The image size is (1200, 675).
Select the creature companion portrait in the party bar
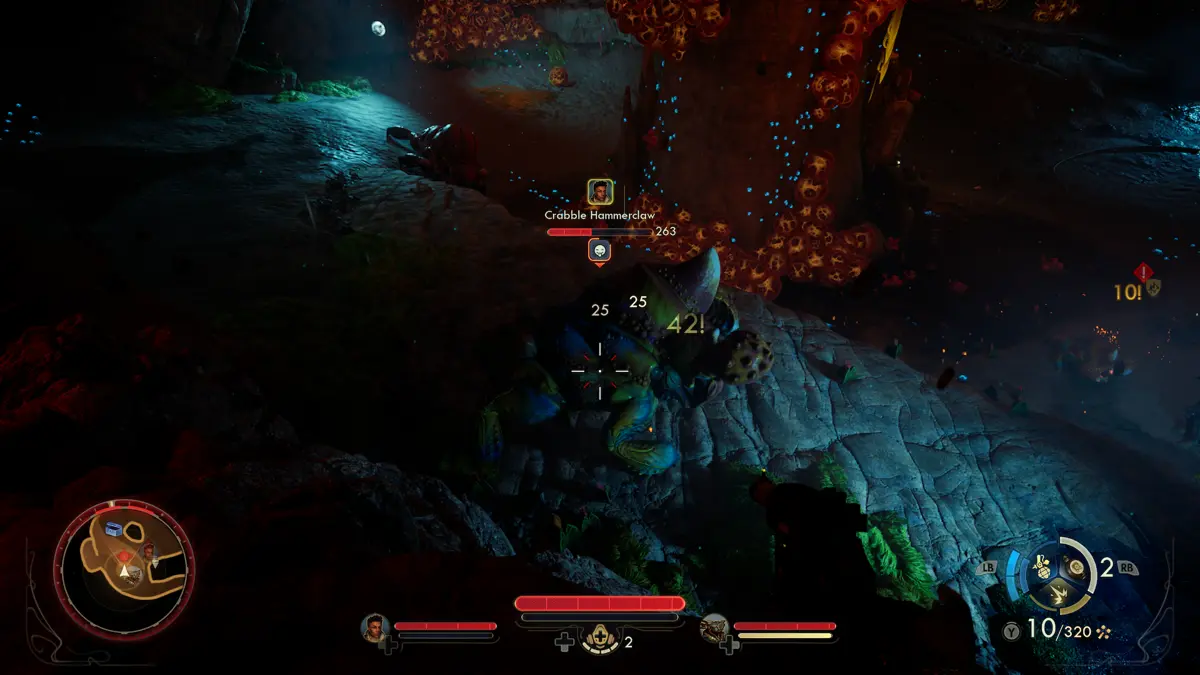point(715,628)
